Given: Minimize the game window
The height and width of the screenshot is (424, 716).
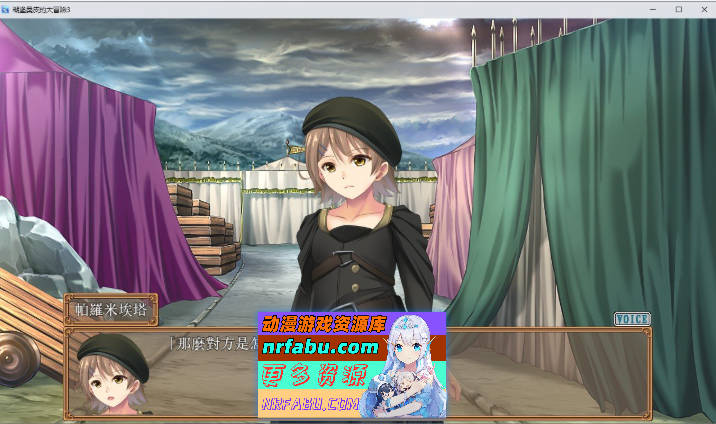Looking at the screenshot, I should pos(656,9).
